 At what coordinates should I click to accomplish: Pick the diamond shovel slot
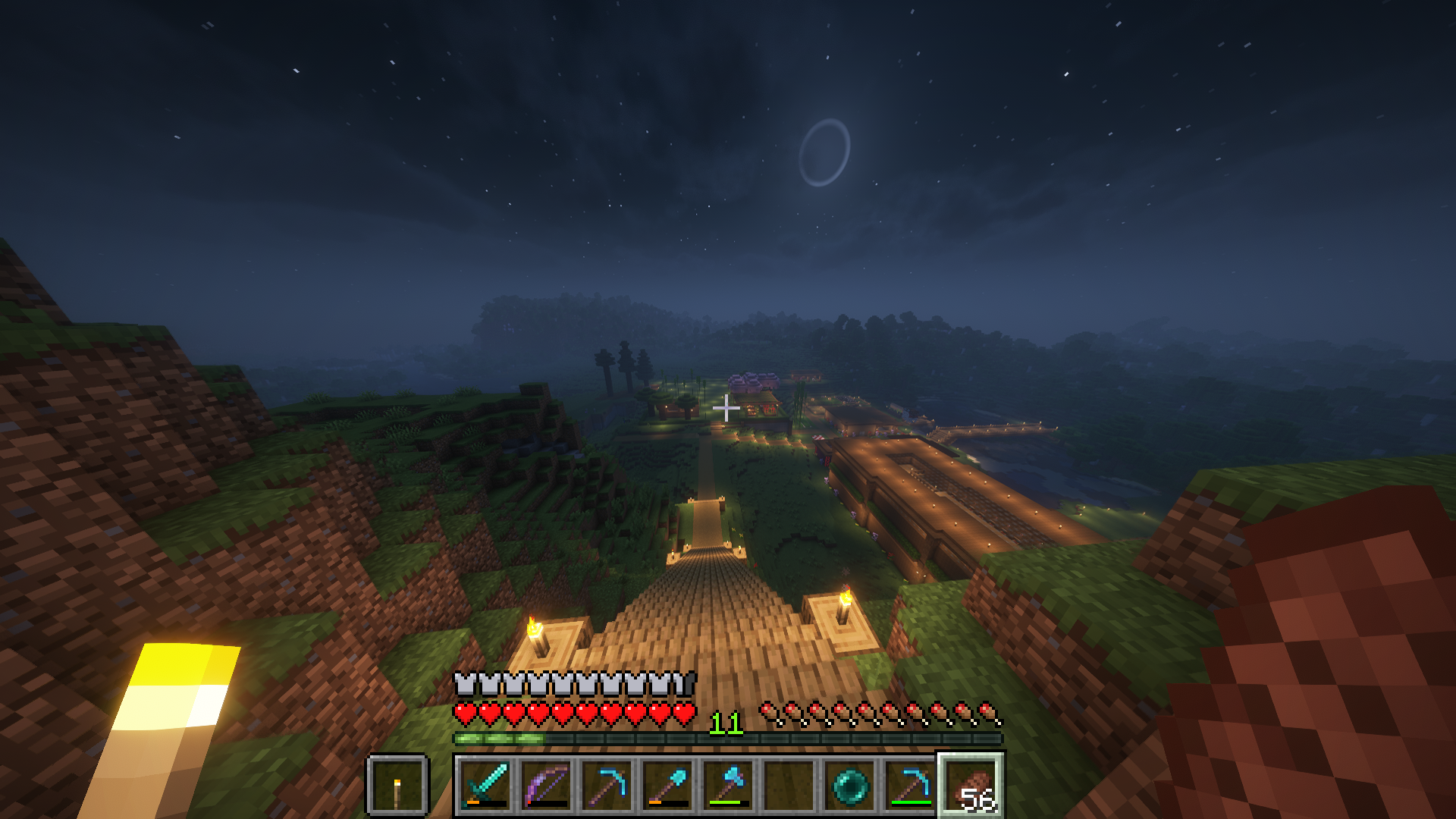pos(667,786)
